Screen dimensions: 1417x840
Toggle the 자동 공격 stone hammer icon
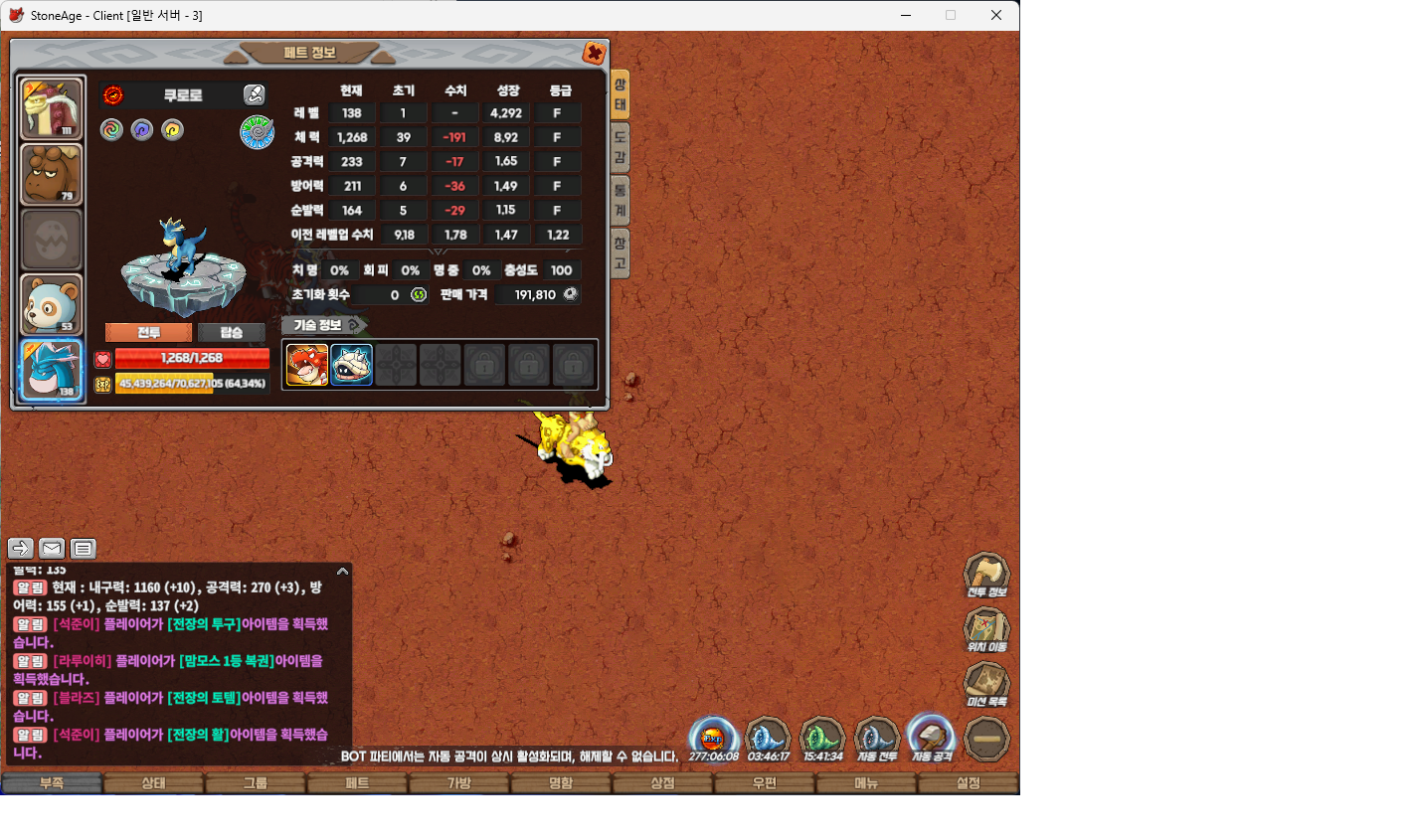point(932,739)
